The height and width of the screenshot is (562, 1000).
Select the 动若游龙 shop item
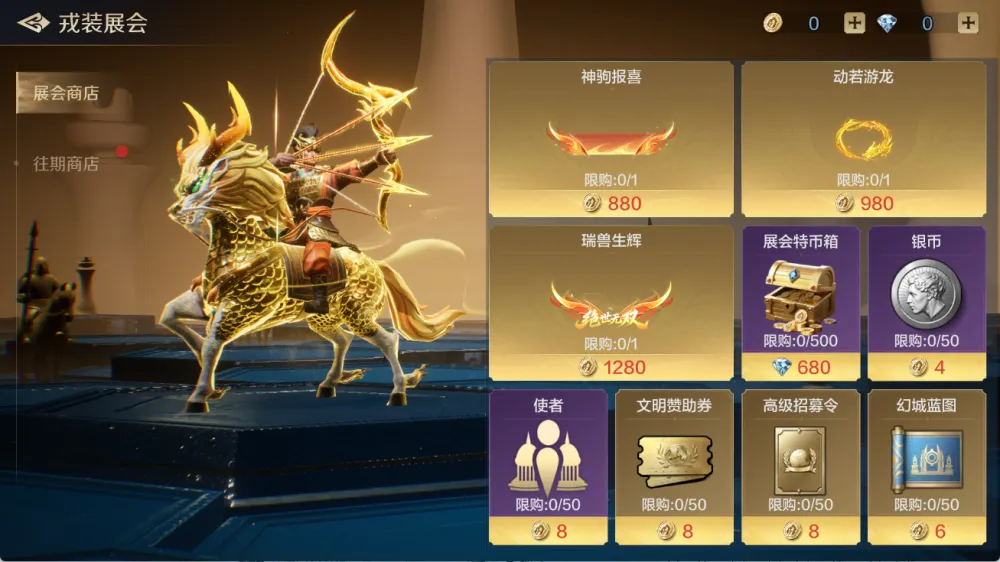863,139
